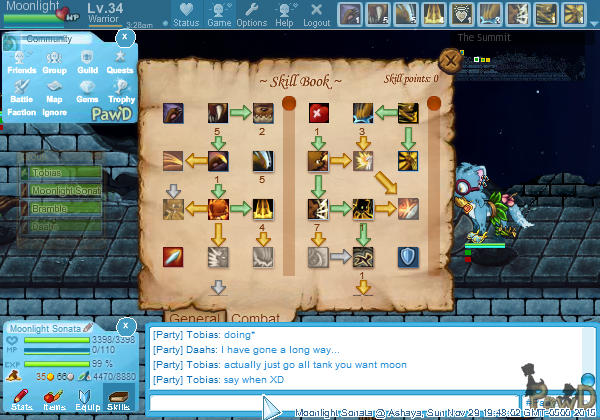The height and width of the screenshot is (420, 600).
Task: Select the blue shield skill in Skill Book
Action: pos(408,257)
